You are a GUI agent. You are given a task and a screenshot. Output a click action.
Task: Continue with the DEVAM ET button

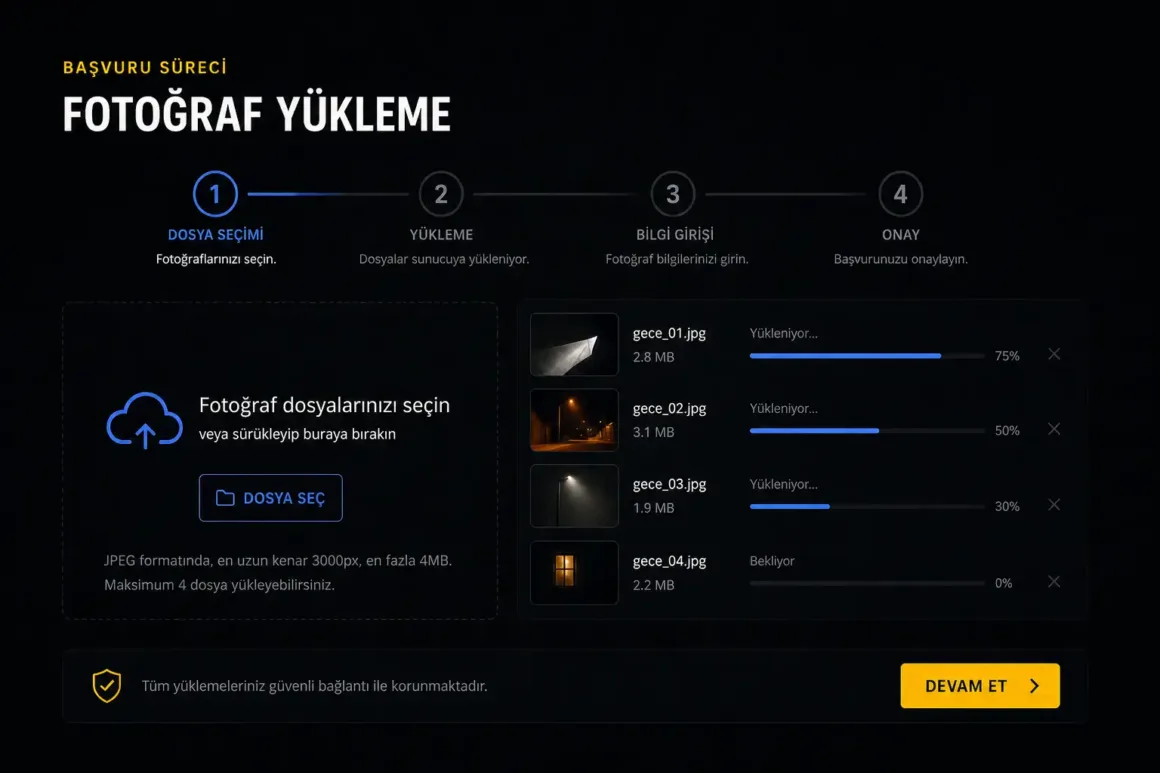[x=979, y=686]
